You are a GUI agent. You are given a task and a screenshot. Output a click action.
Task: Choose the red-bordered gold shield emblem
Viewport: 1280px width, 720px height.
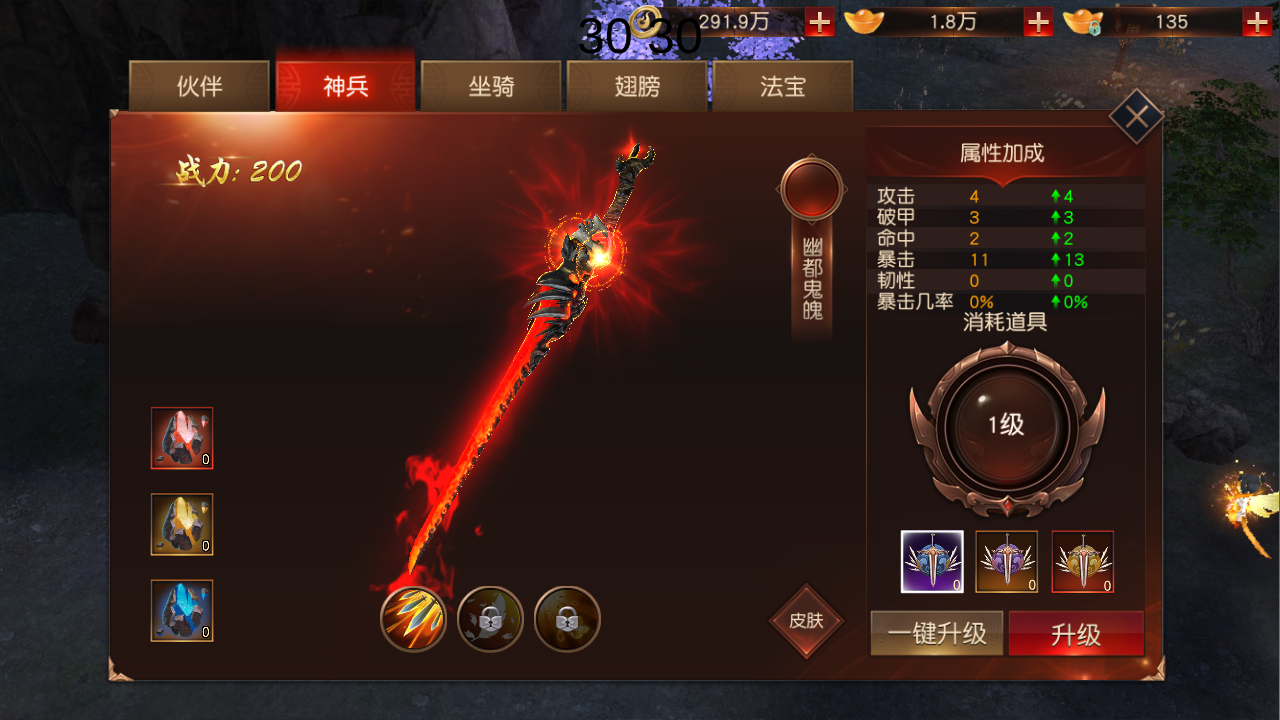click(x=1083, y=562)
